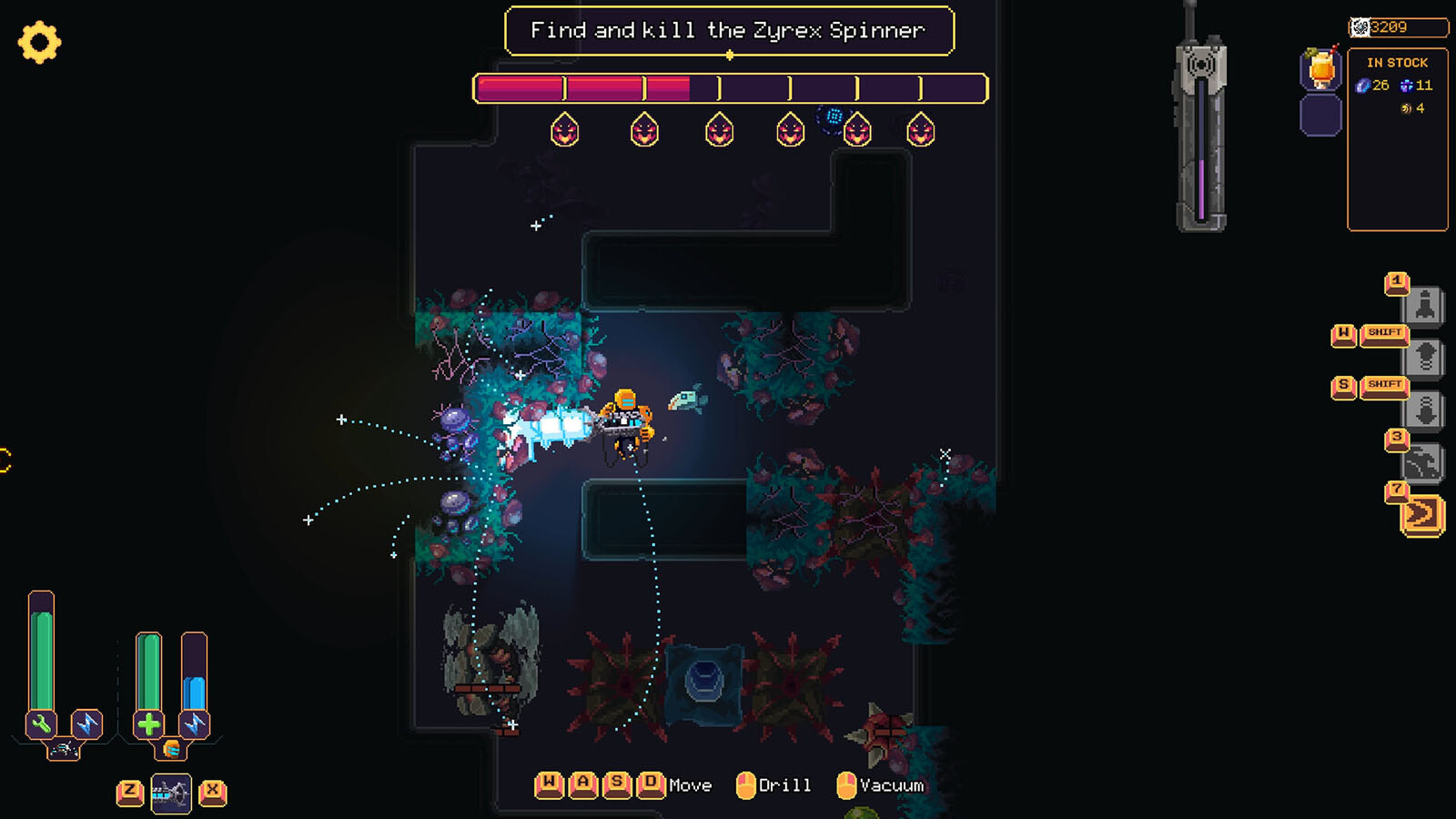The image size is (1456, 819).
Task: Click the orange arrow chevron button
Action: (x=1422, y=515)
